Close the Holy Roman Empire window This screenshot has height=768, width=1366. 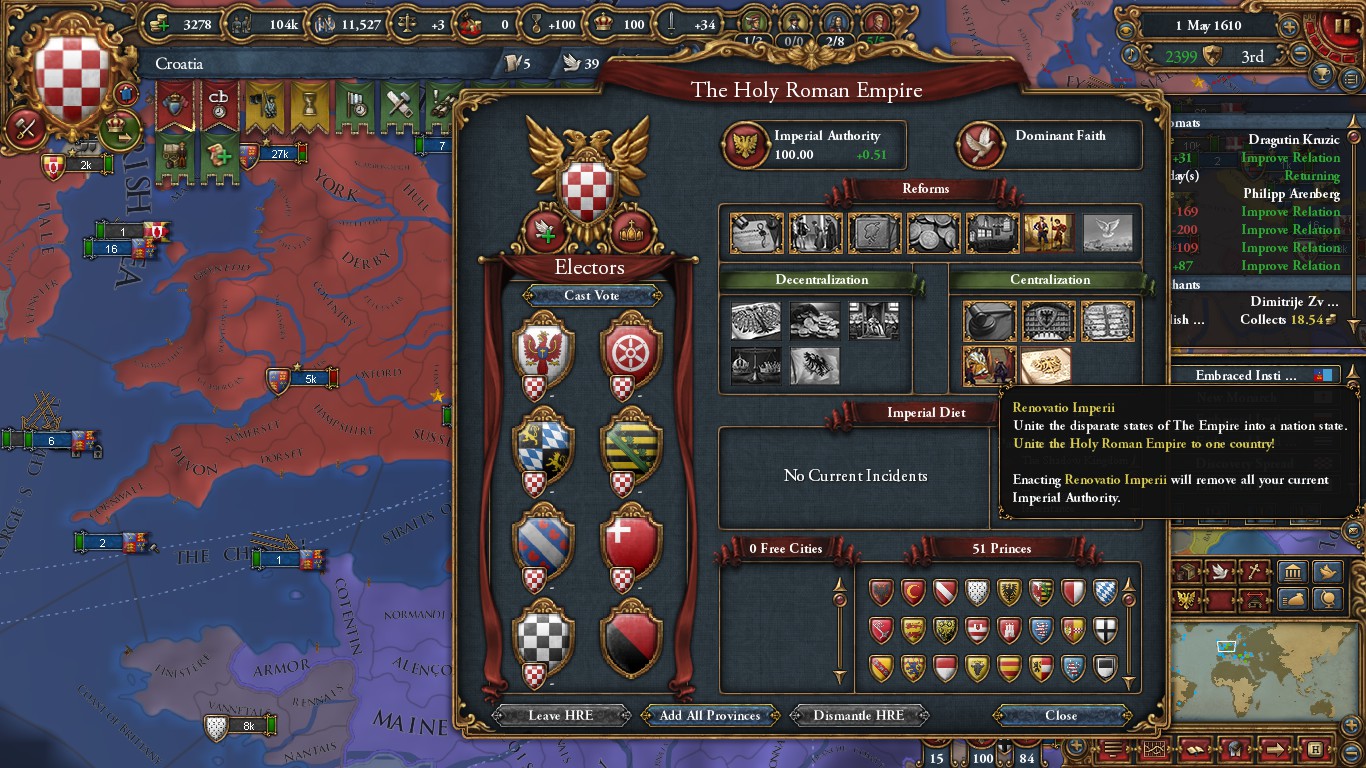click(x=1061, y=715)
